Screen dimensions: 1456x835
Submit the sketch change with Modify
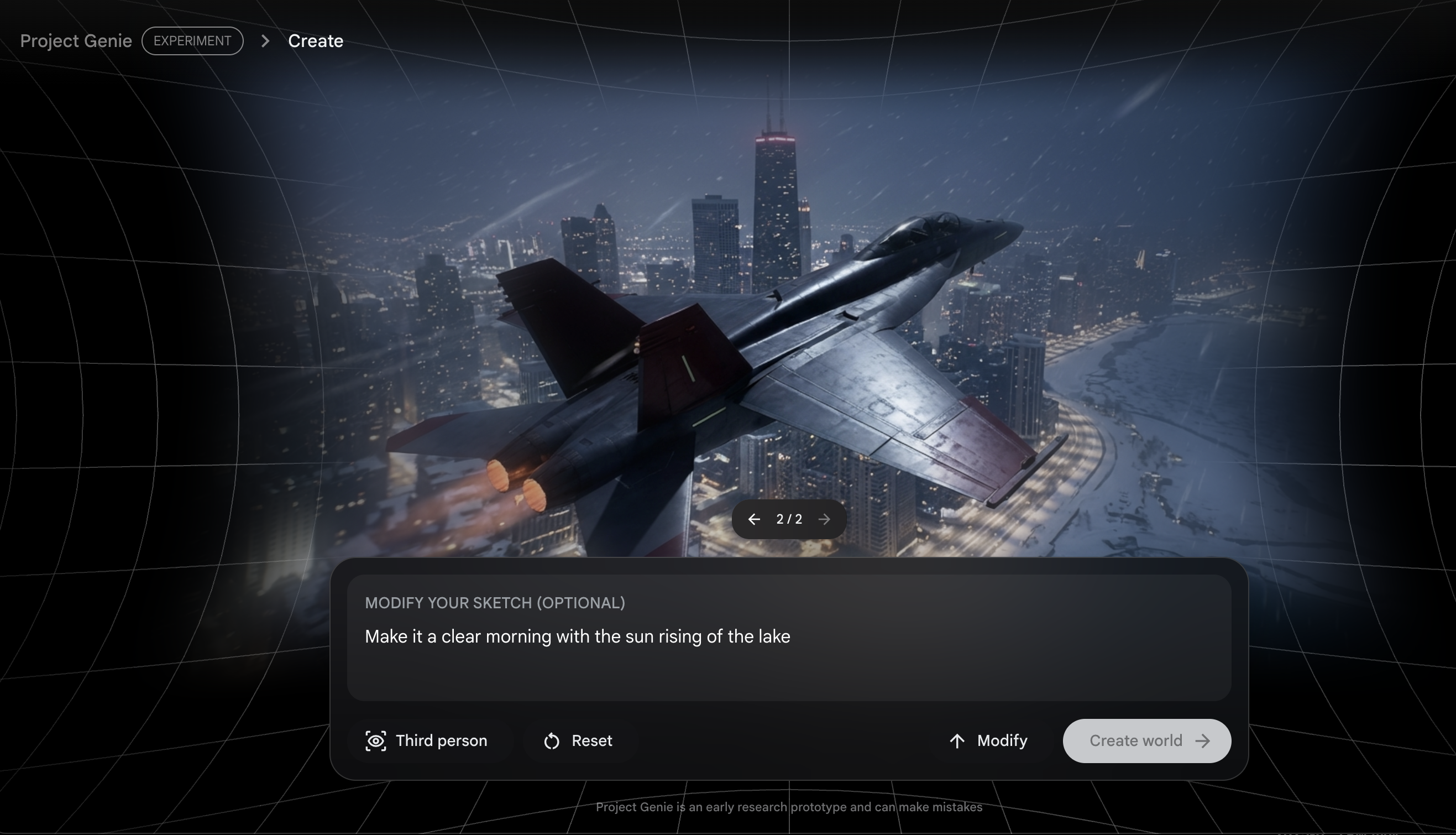pos(988,740)
